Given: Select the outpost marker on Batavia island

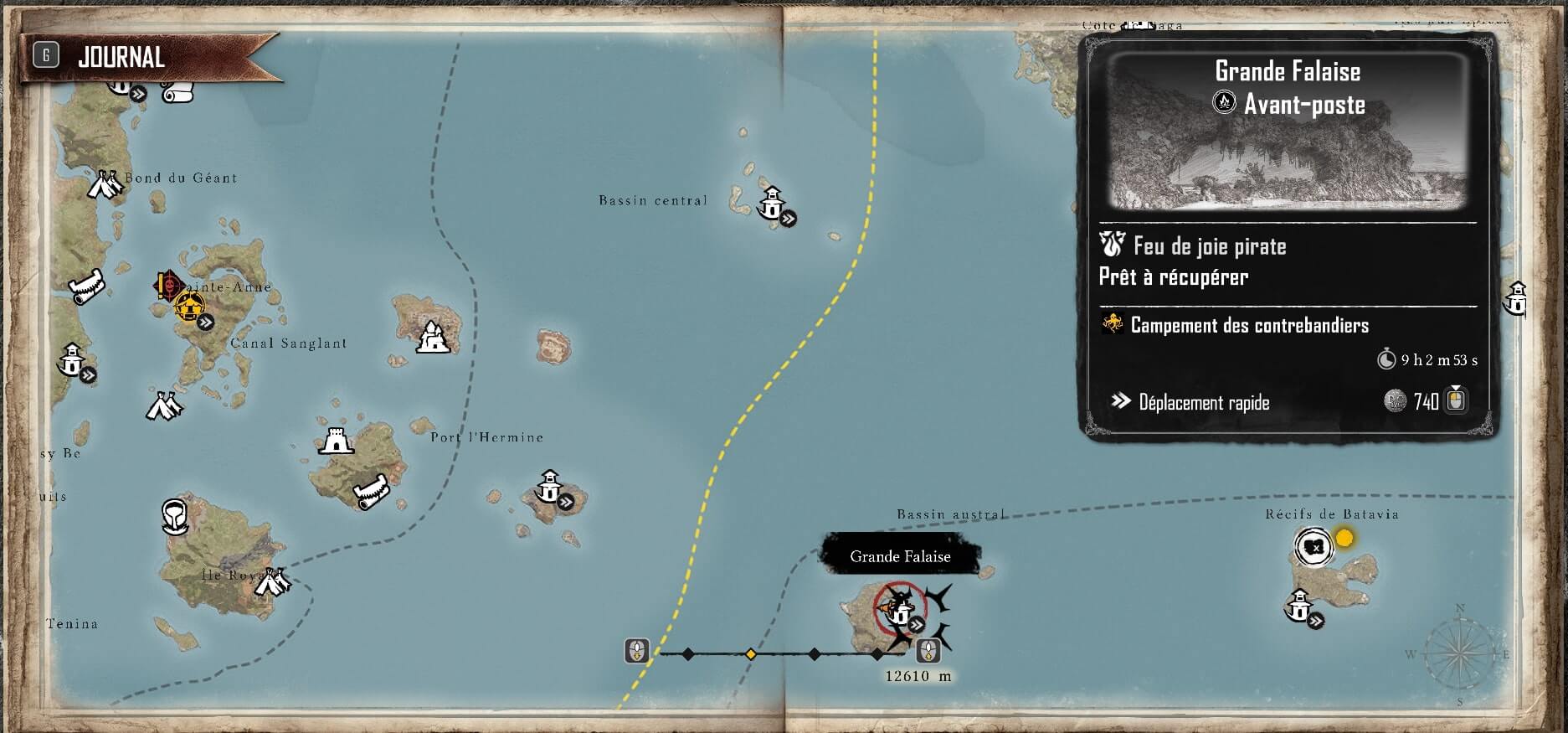Looking at the screenshot, I should [1298, 605].
